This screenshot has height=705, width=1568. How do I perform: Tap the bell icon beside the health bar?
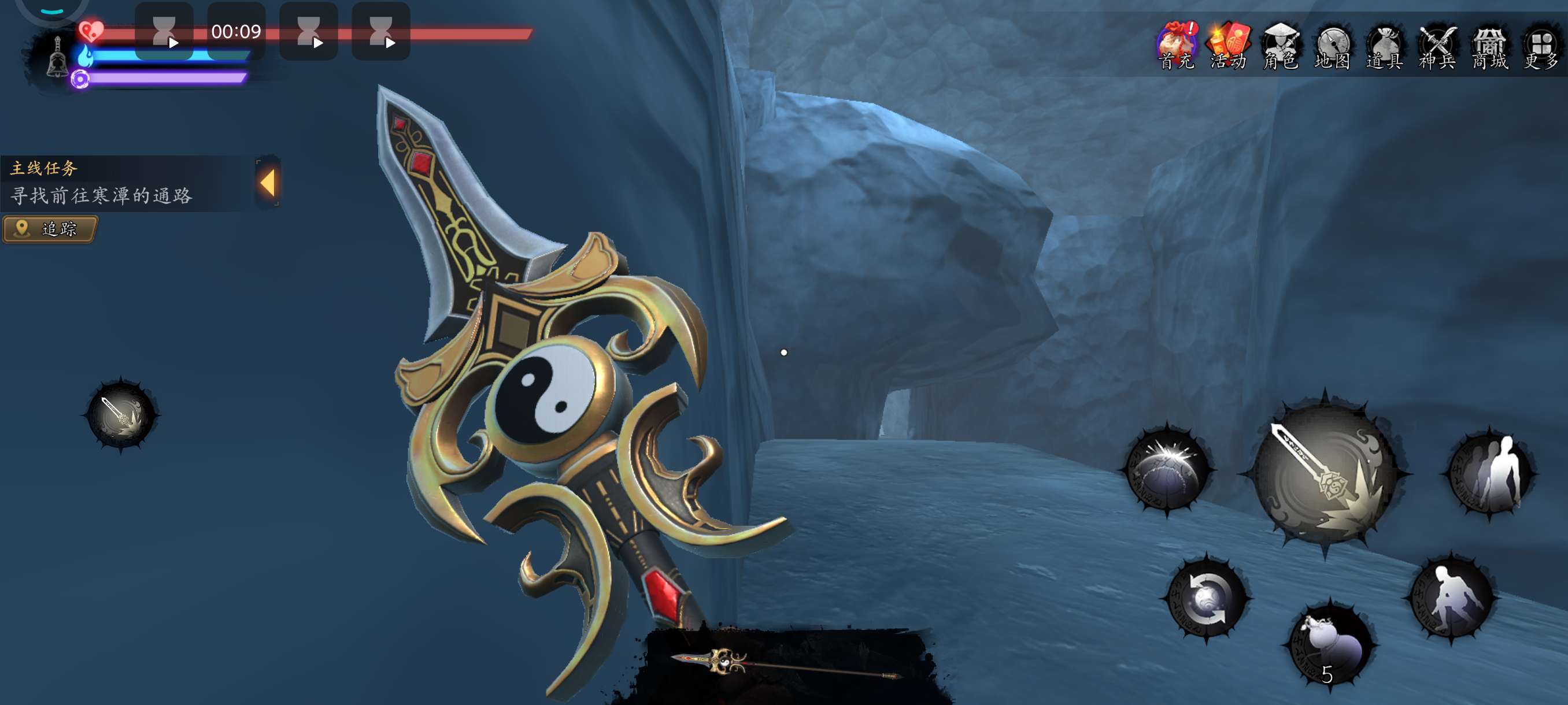tap(57, 58)
